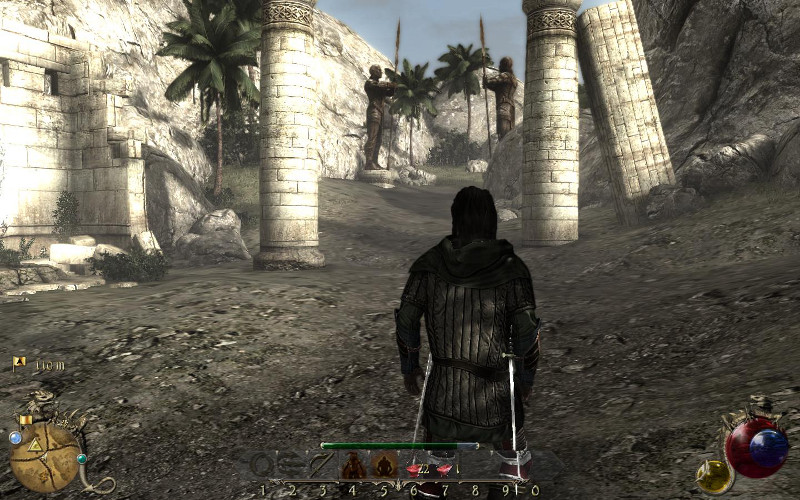This screenshot has height=500, width=800.
Task: Use the single red potion in slot 7
Action: pyautogui.click(x=447, y=466)
